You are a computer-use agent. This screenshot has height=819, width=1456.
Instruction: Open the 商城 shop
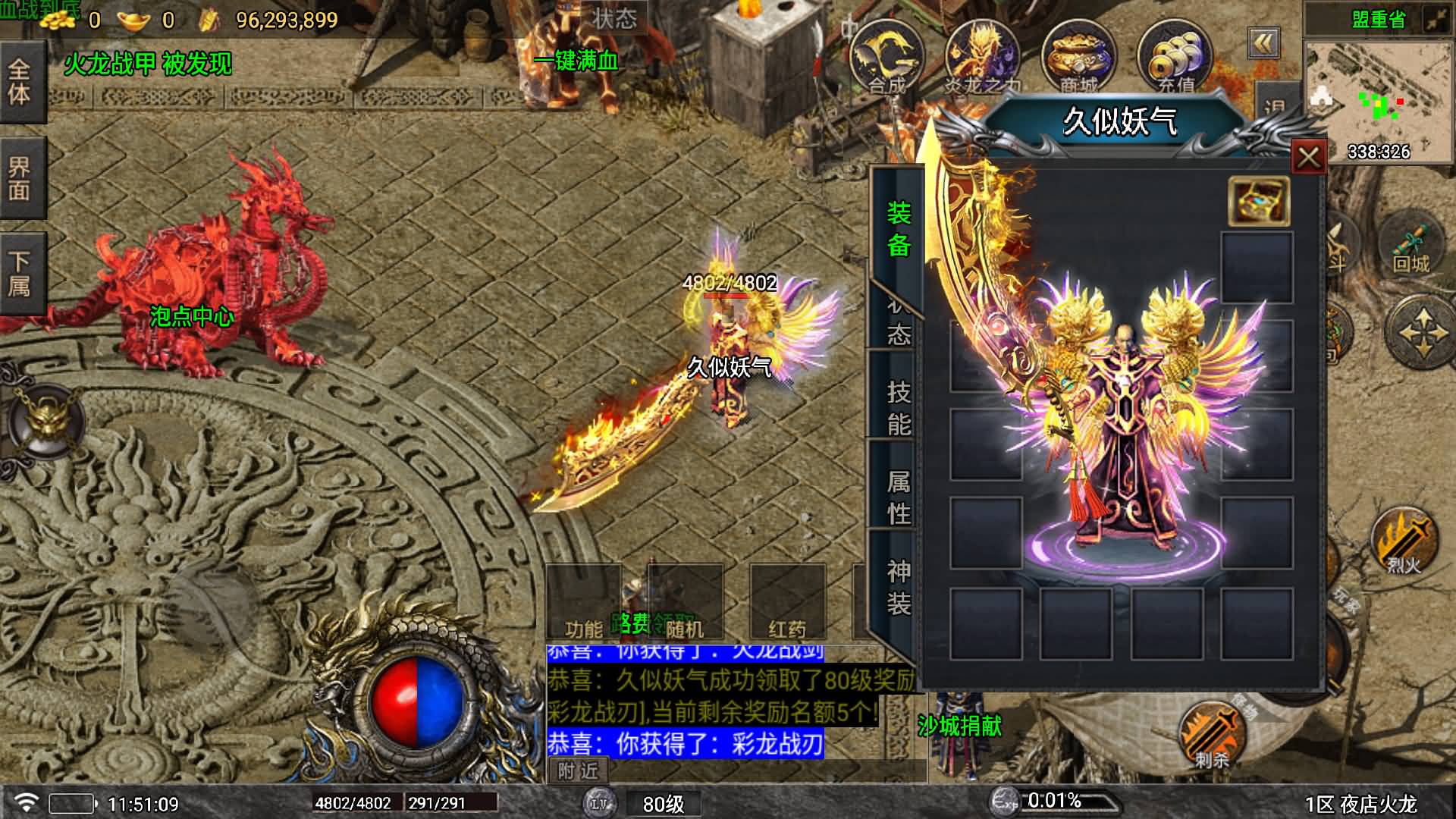click(x=1078, y=58)
